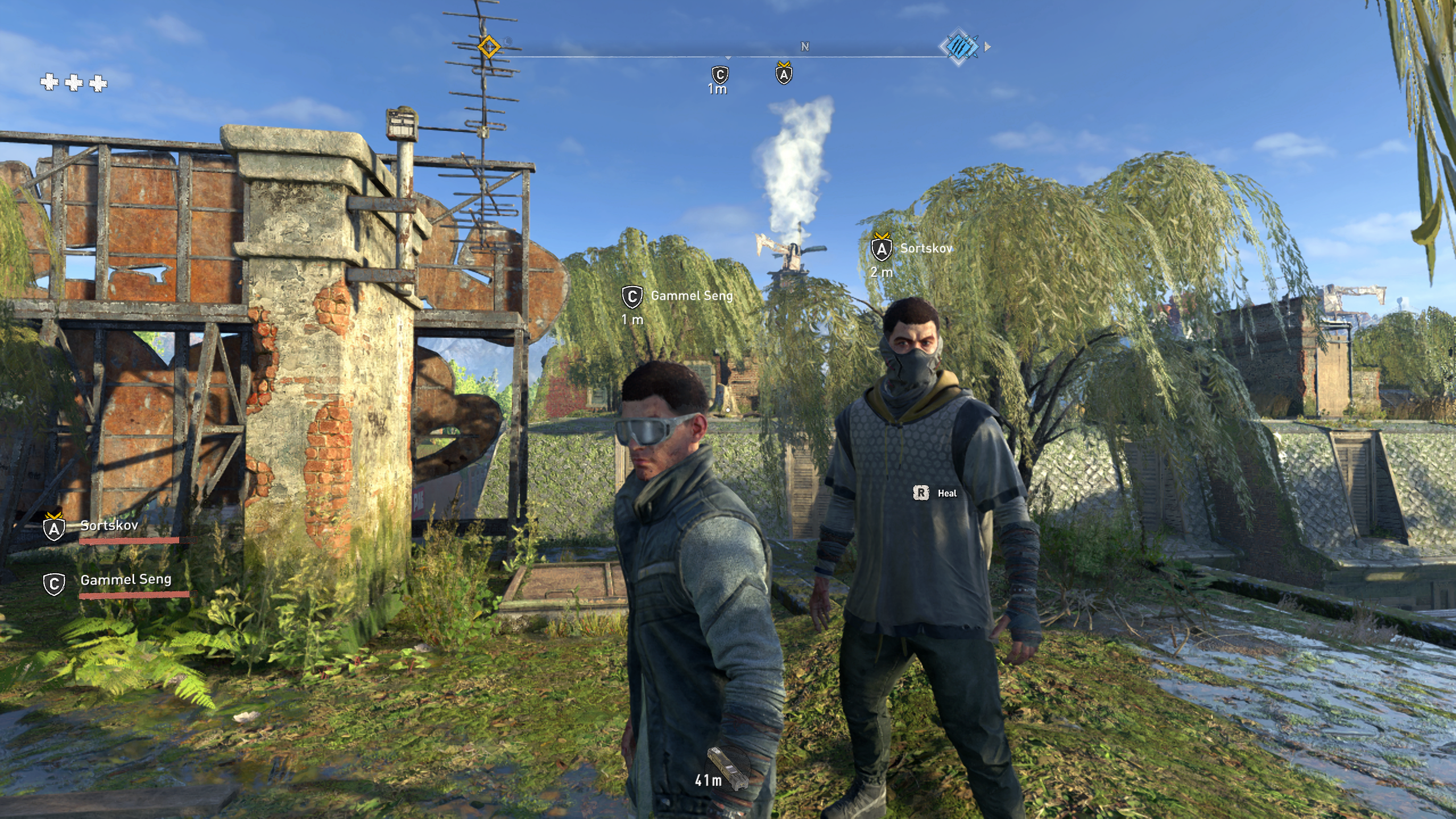
Task: Click the player C shield marker on the compass
Action: pos(720,75)
